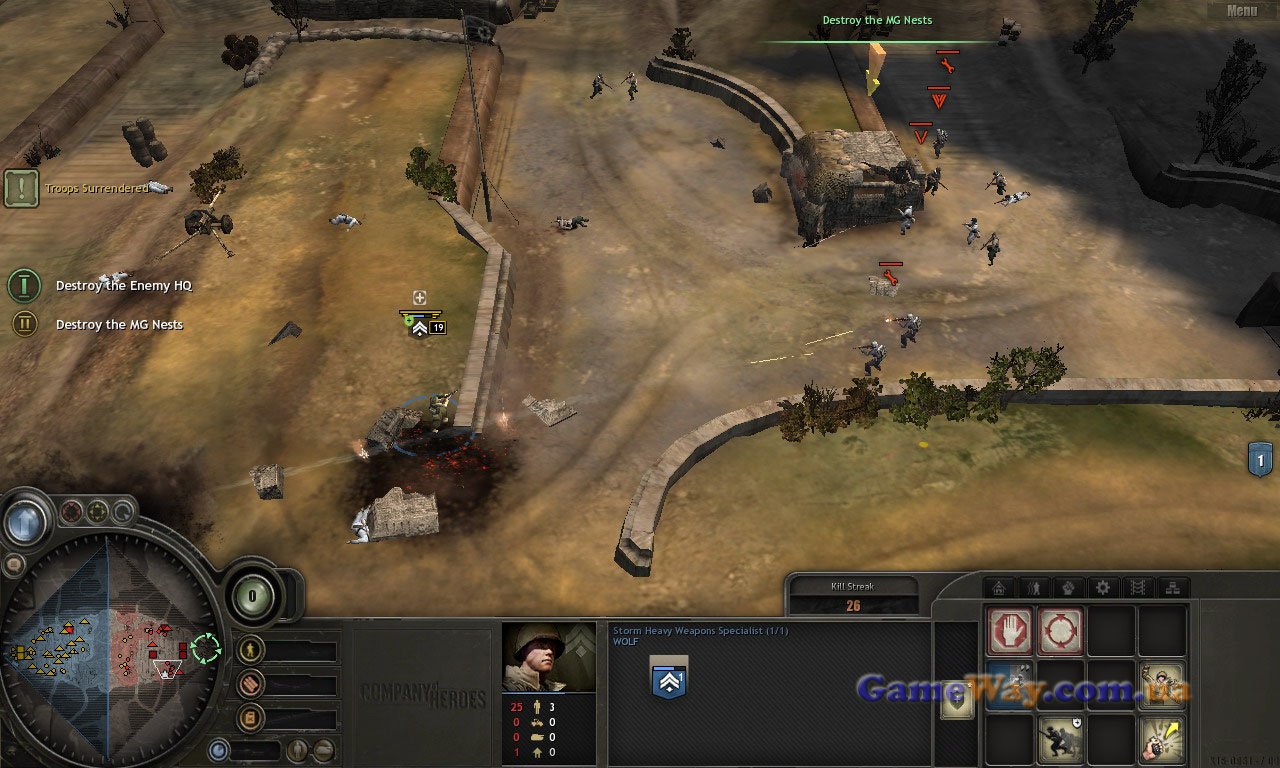Click the blue up-arrow button above minimap

(x=26, y=521)
